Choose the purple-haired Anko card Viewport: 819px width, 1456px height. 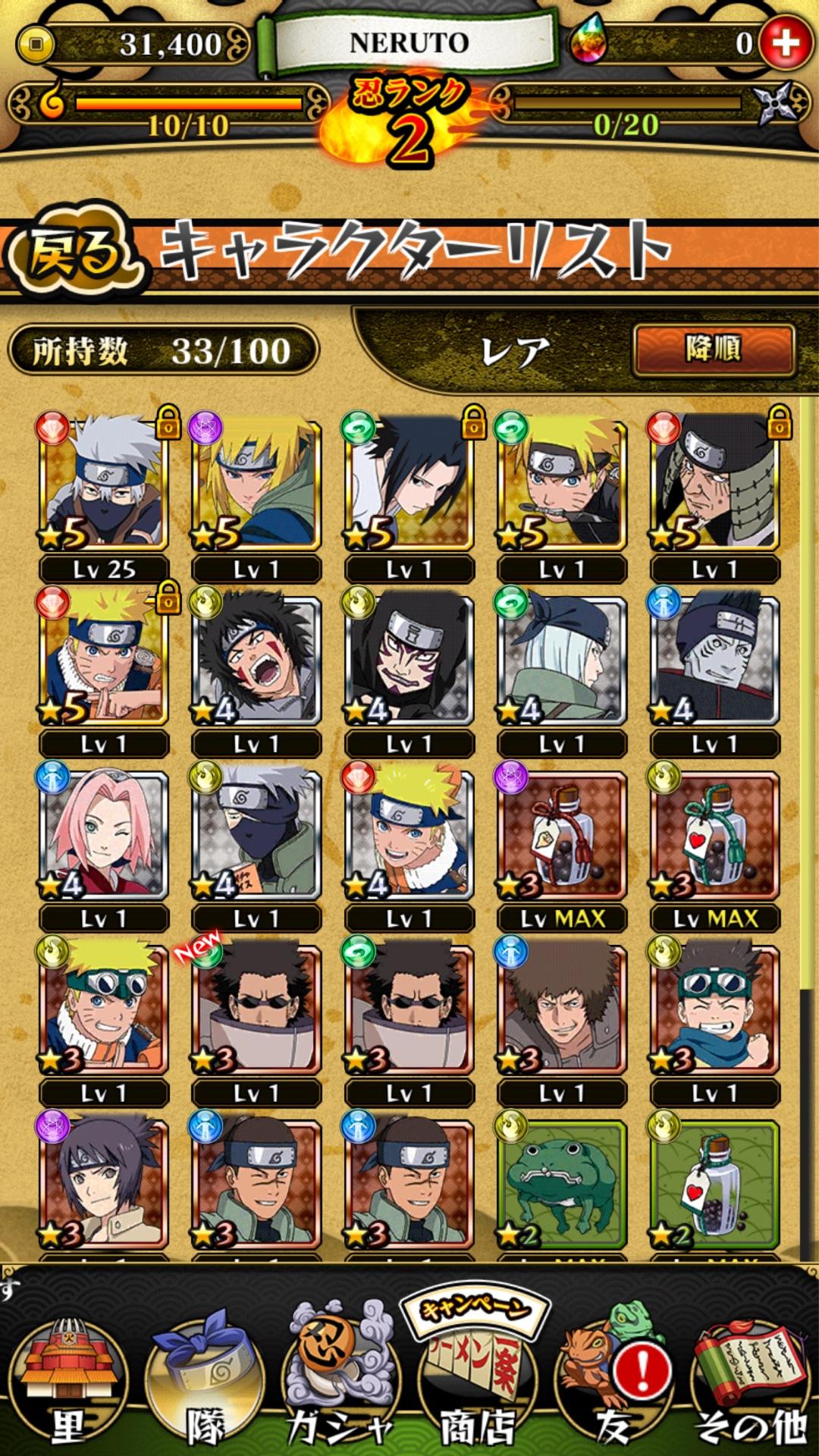coord(104,1183)
